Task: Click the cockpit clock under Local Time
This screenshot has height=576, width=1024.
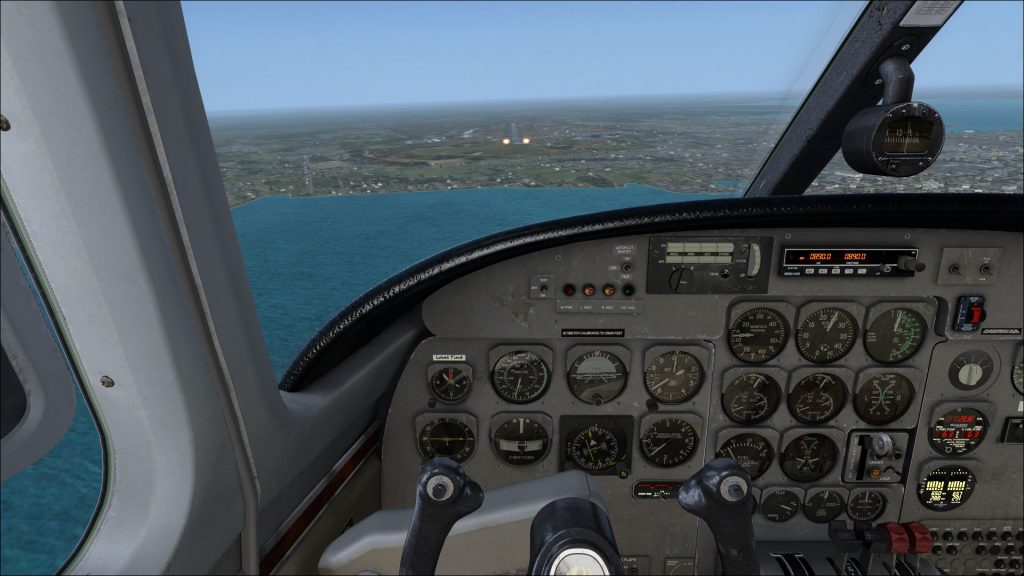Action: pyautogui.click(x=450, y=382)
